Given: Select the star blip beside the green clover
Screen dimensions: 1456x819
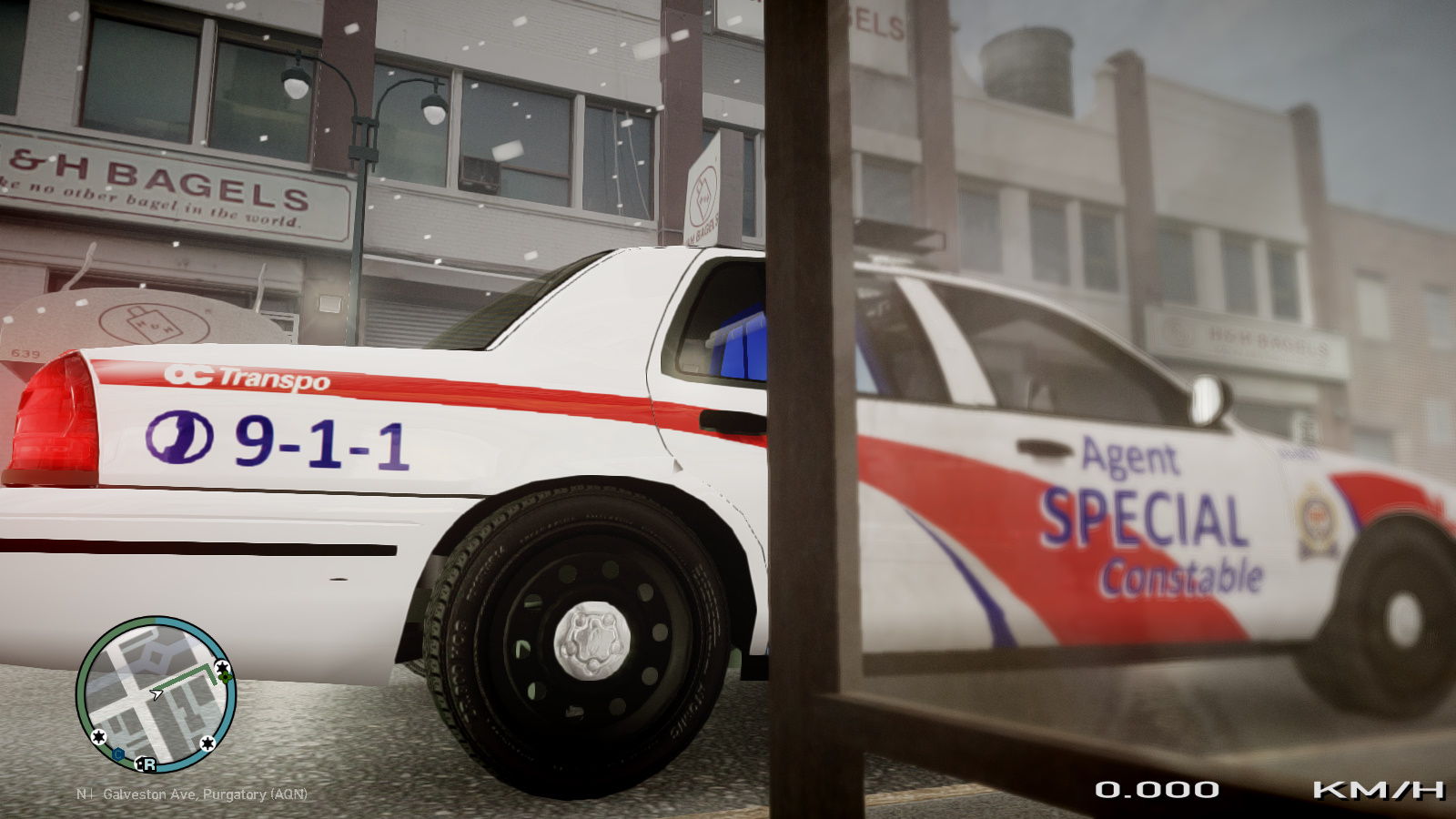Looking at the screenshot, I should (221, 667).
